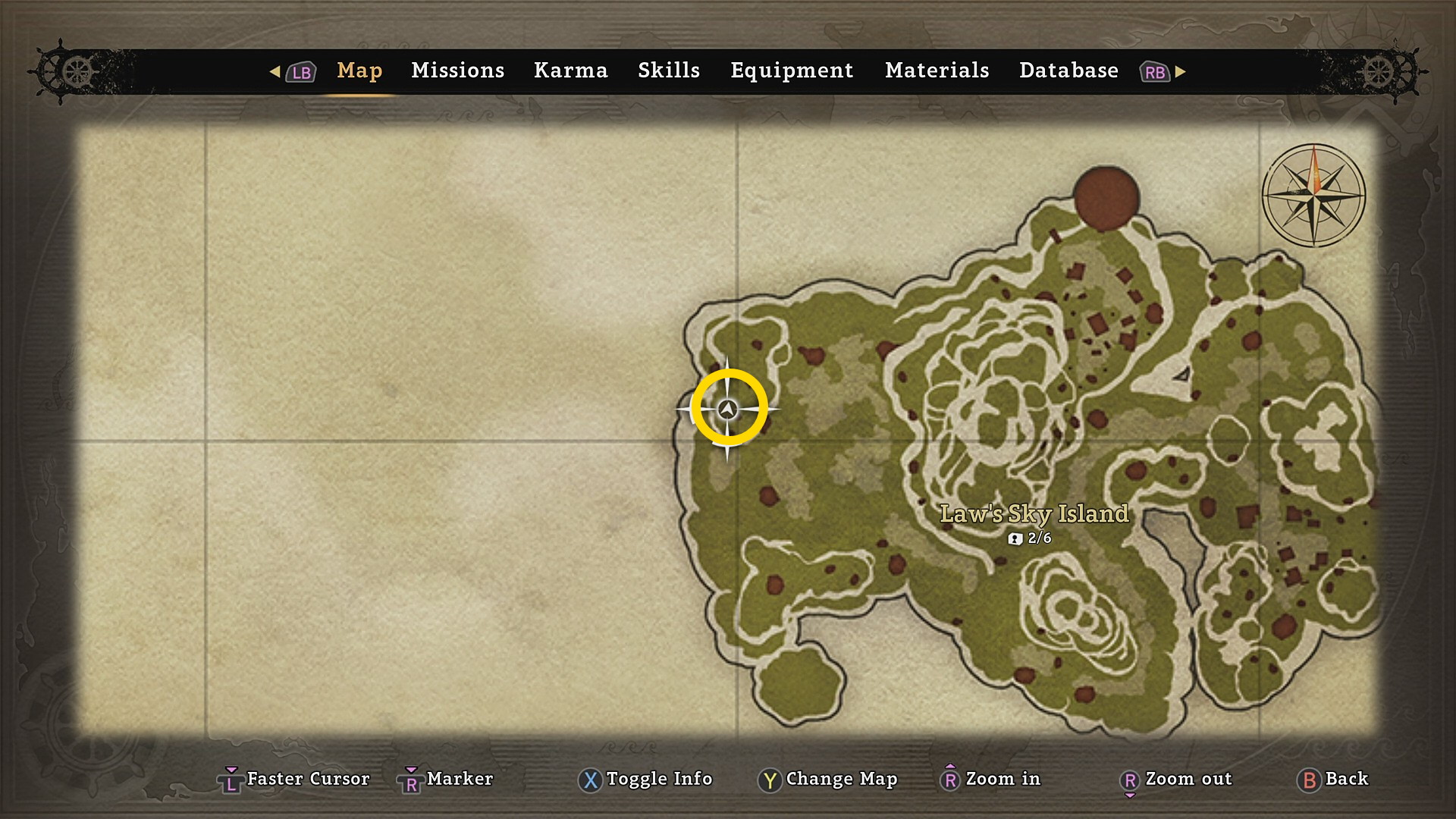1456x819 pixels.
Task: Open the Equipment tab
Action: (x=792, y=71)
